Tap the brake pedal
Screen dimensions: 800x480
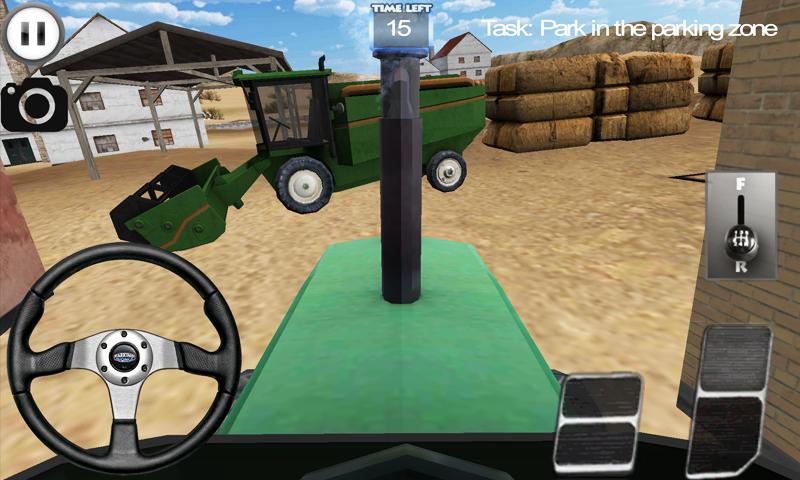(598, 421)
